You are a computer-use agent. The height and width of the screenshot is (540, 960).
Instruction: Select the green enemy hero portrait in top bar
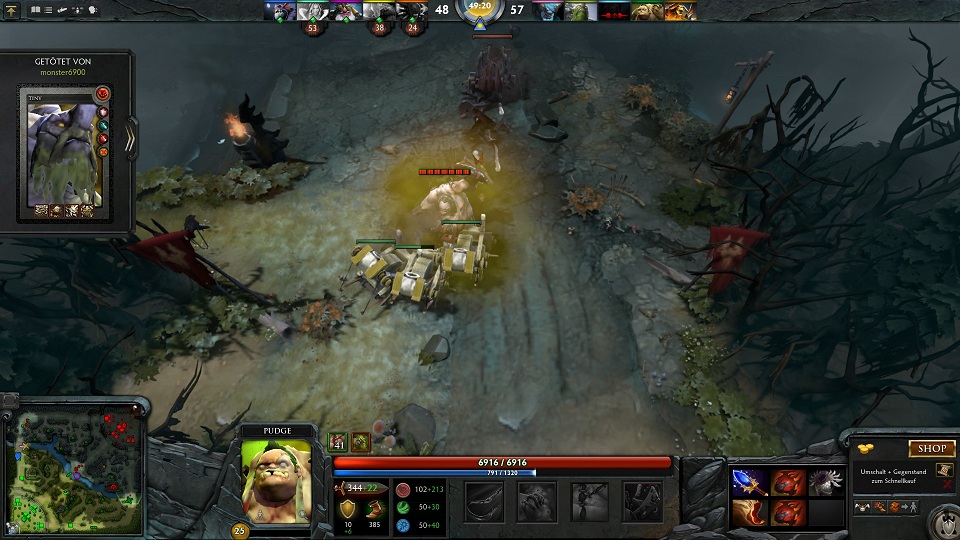pos(581,11)
